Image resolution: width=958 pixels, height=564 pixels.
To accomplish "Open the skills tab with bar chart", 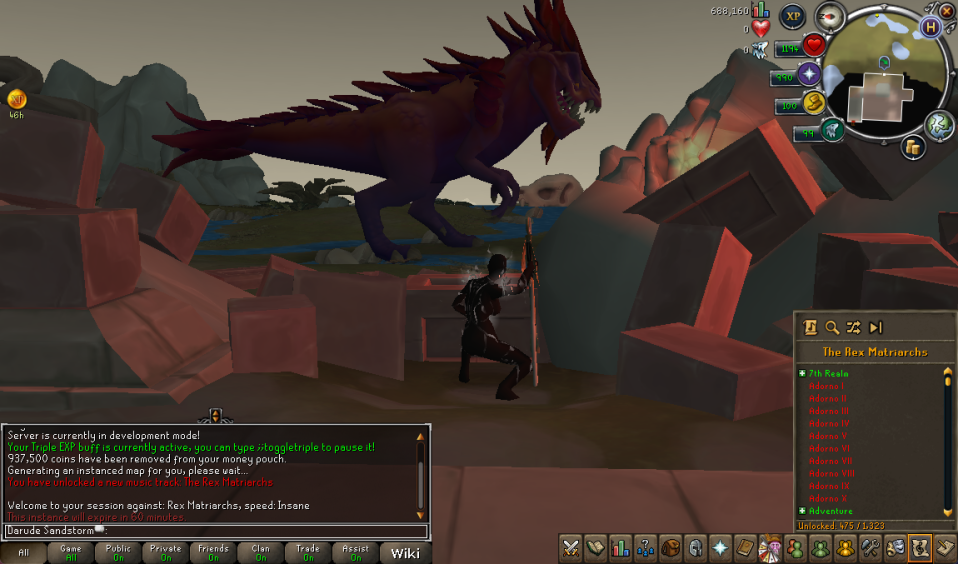I will [620, 548].
